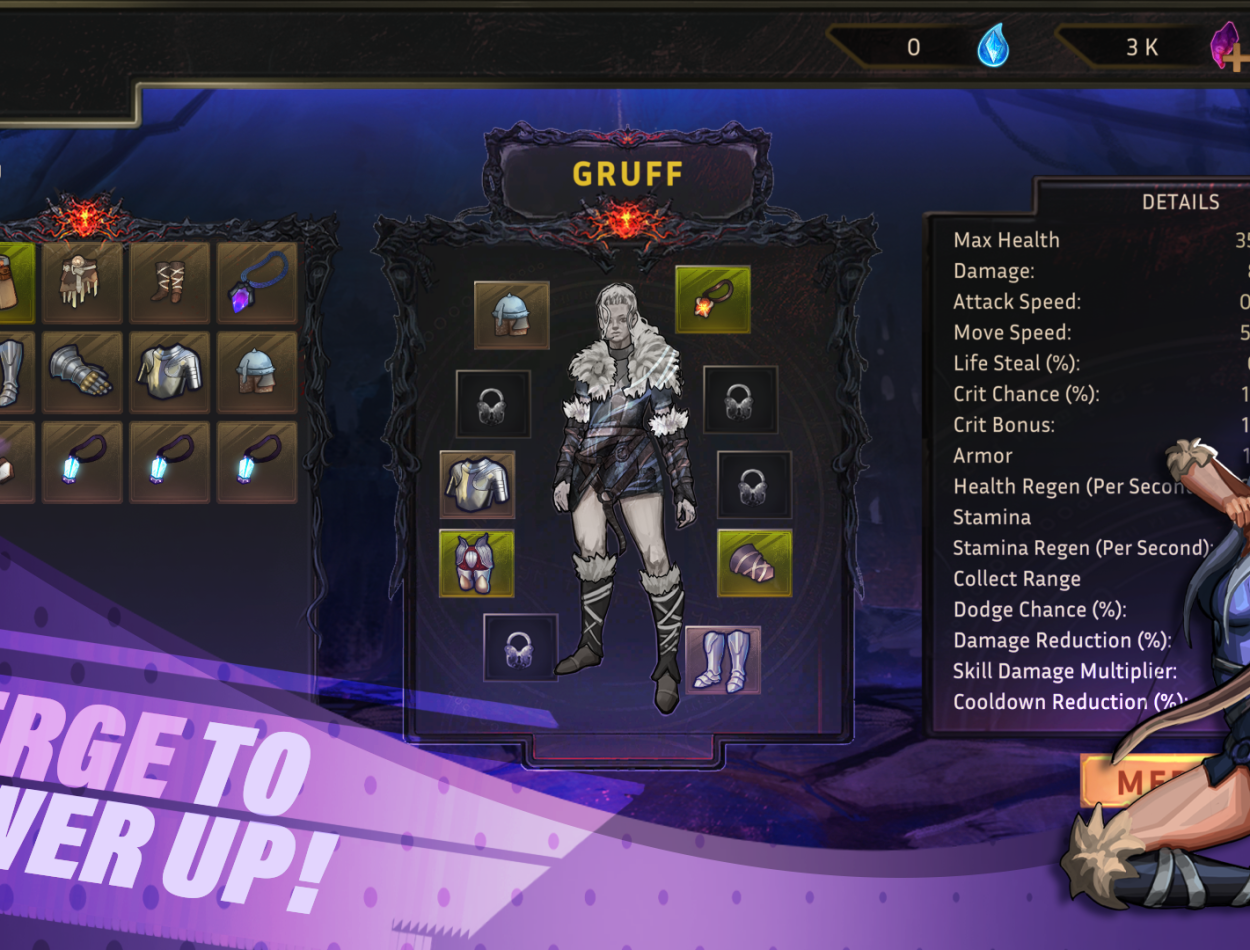Select the steel gauntlet in the inventory
Image resolution: width=1250 pixels, height=950 pixels.
[83, 373]
